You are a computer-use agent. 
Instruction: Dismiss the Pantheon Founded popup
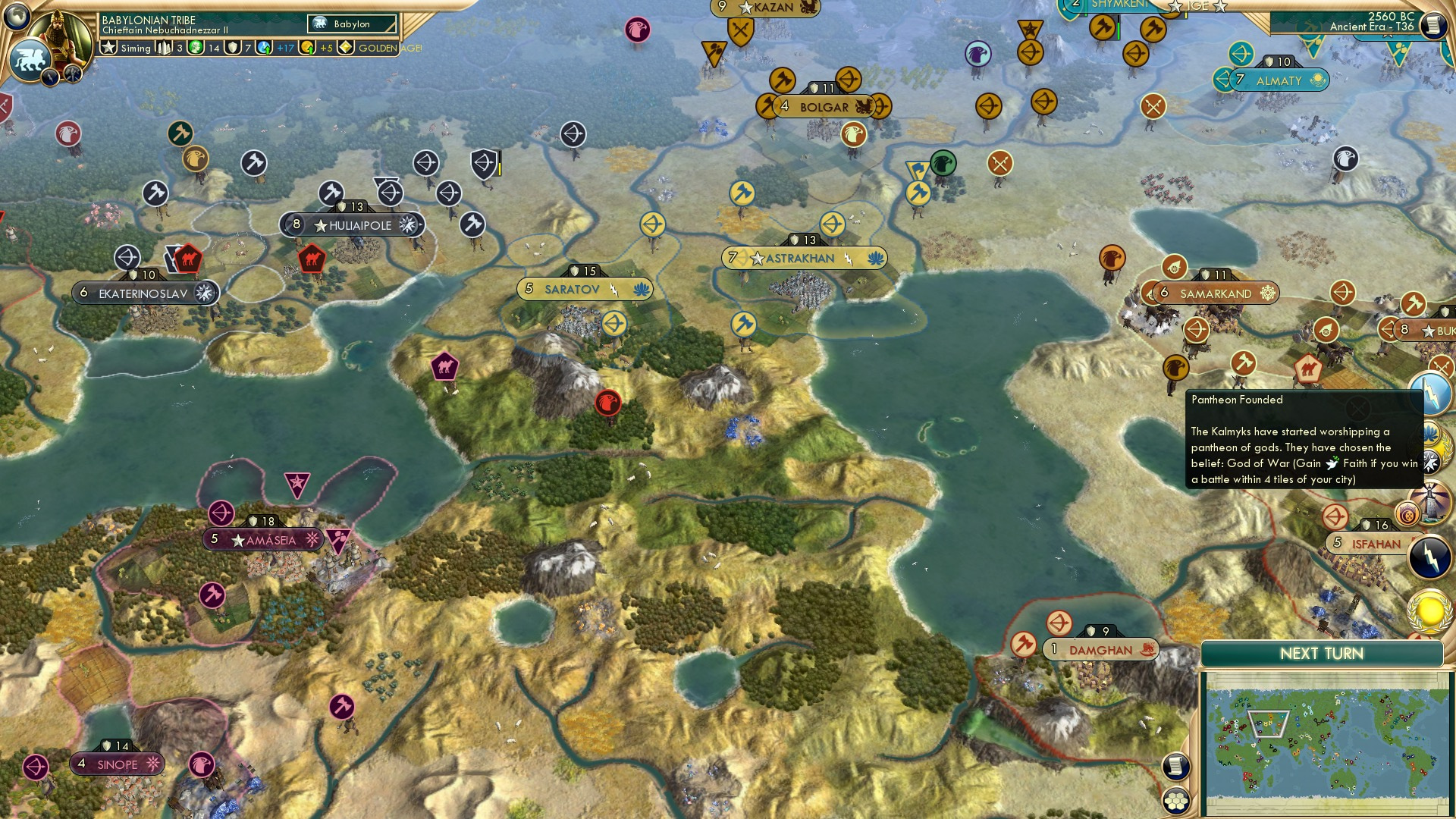1358,406
